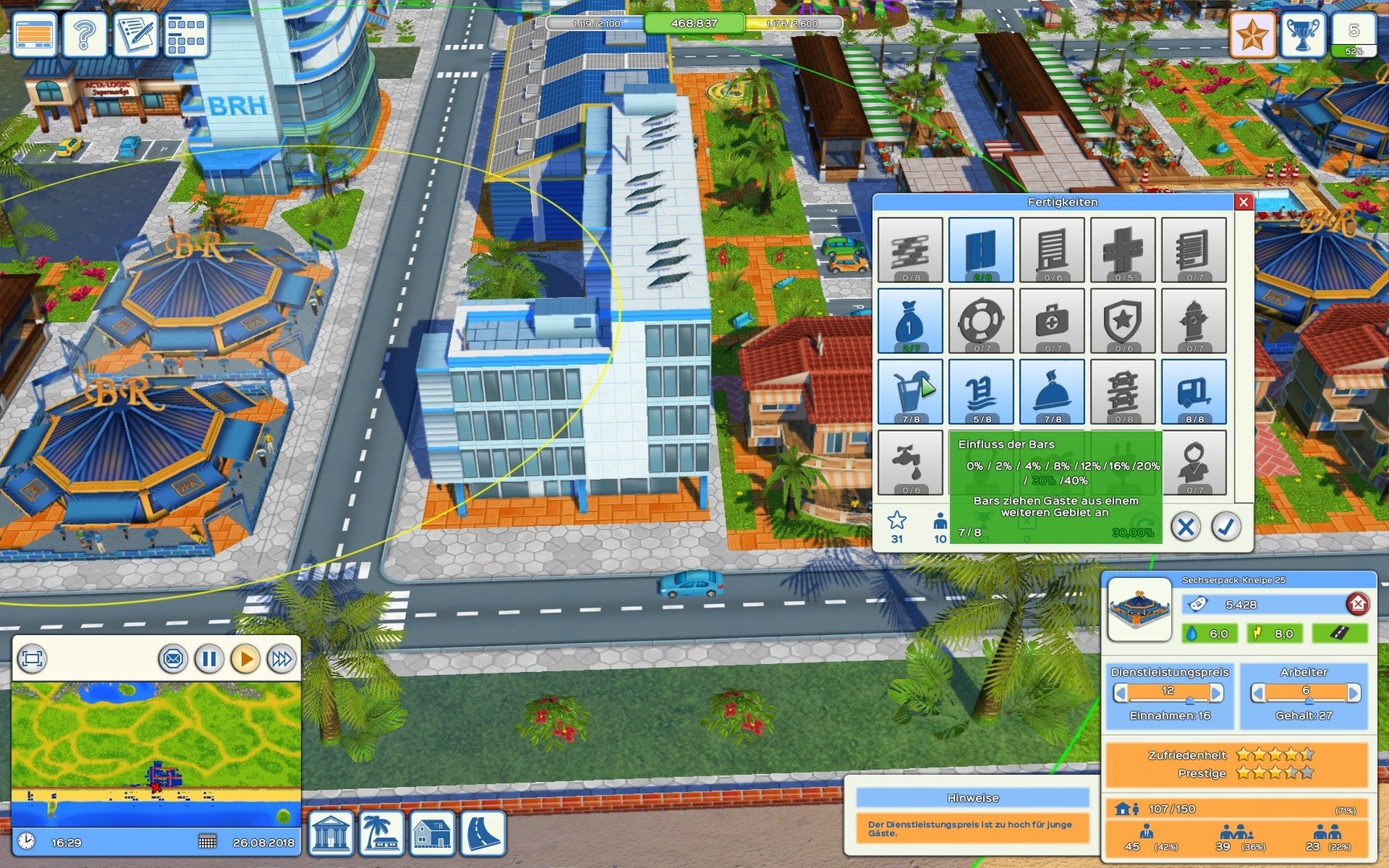Open the palm tree beach building menu

coord(382,833)
